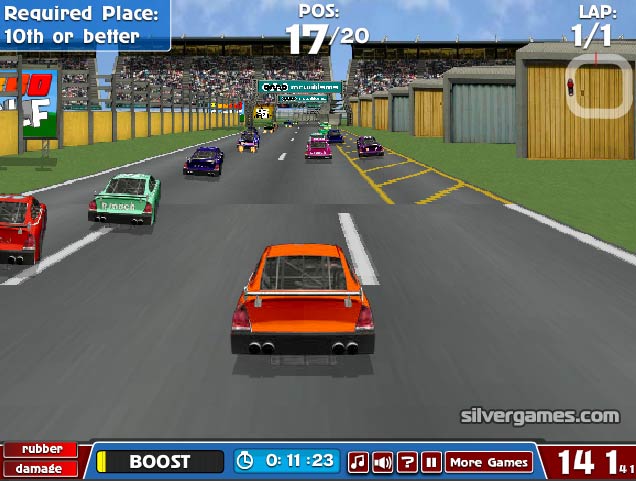Pause the race
Image resolution: width=636 pixels, height=481 pixels.
click(431, 462)
